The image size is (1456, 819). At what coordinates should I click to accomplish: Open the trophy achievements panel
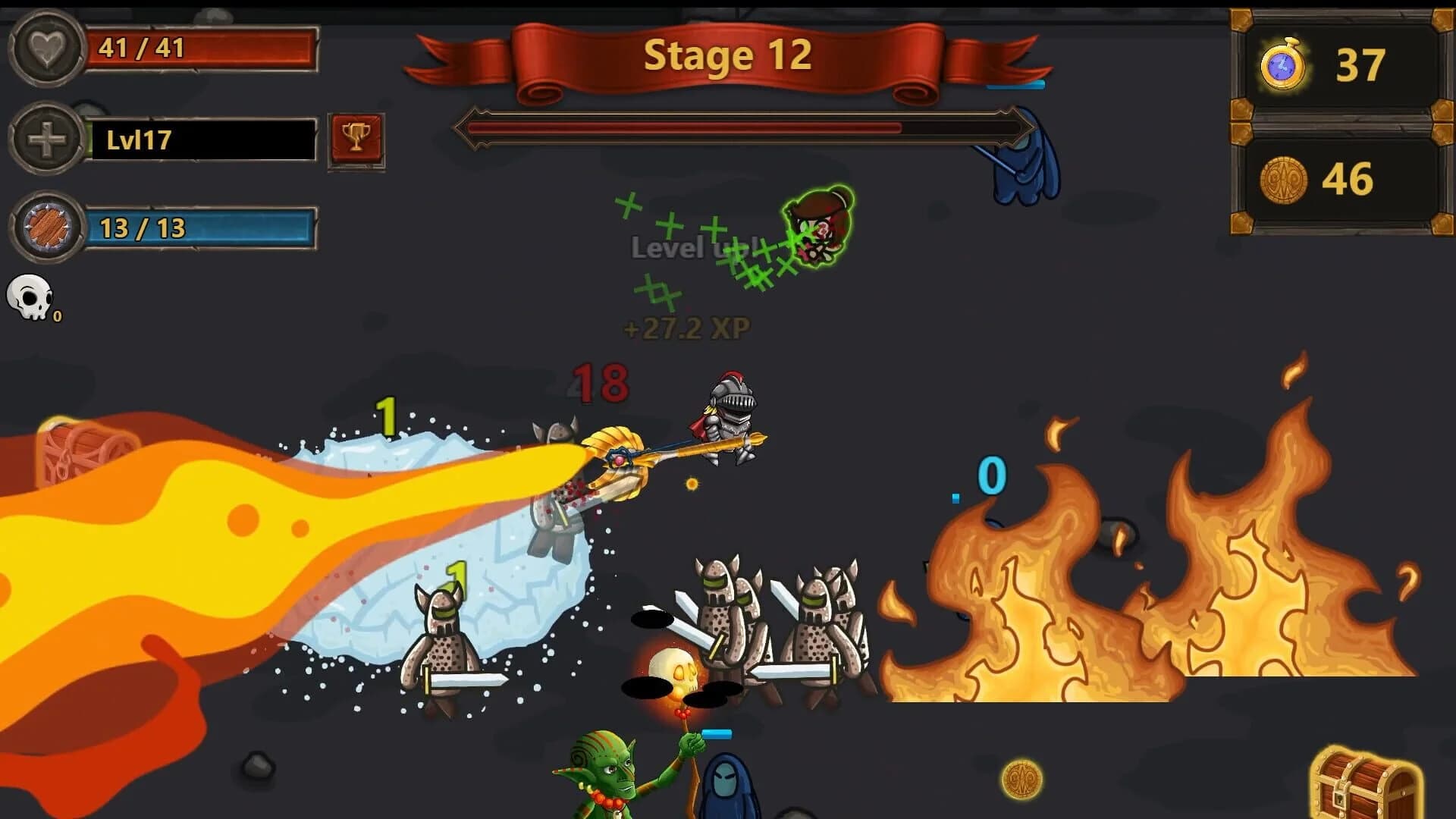[x=356, y=136]
